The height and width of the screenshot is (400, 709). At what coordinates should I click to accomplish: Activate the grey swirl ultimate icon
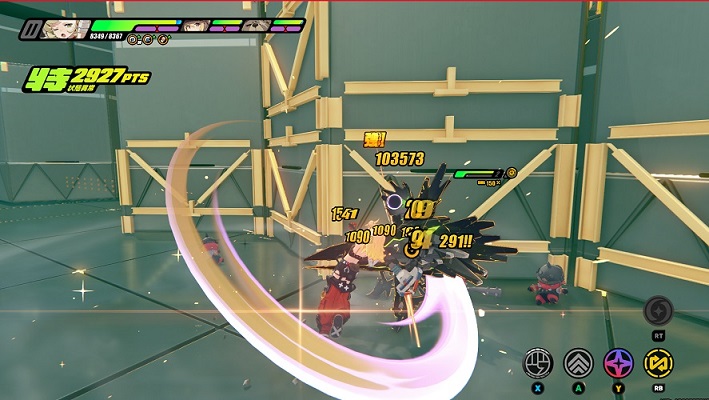tap(658, 309)
